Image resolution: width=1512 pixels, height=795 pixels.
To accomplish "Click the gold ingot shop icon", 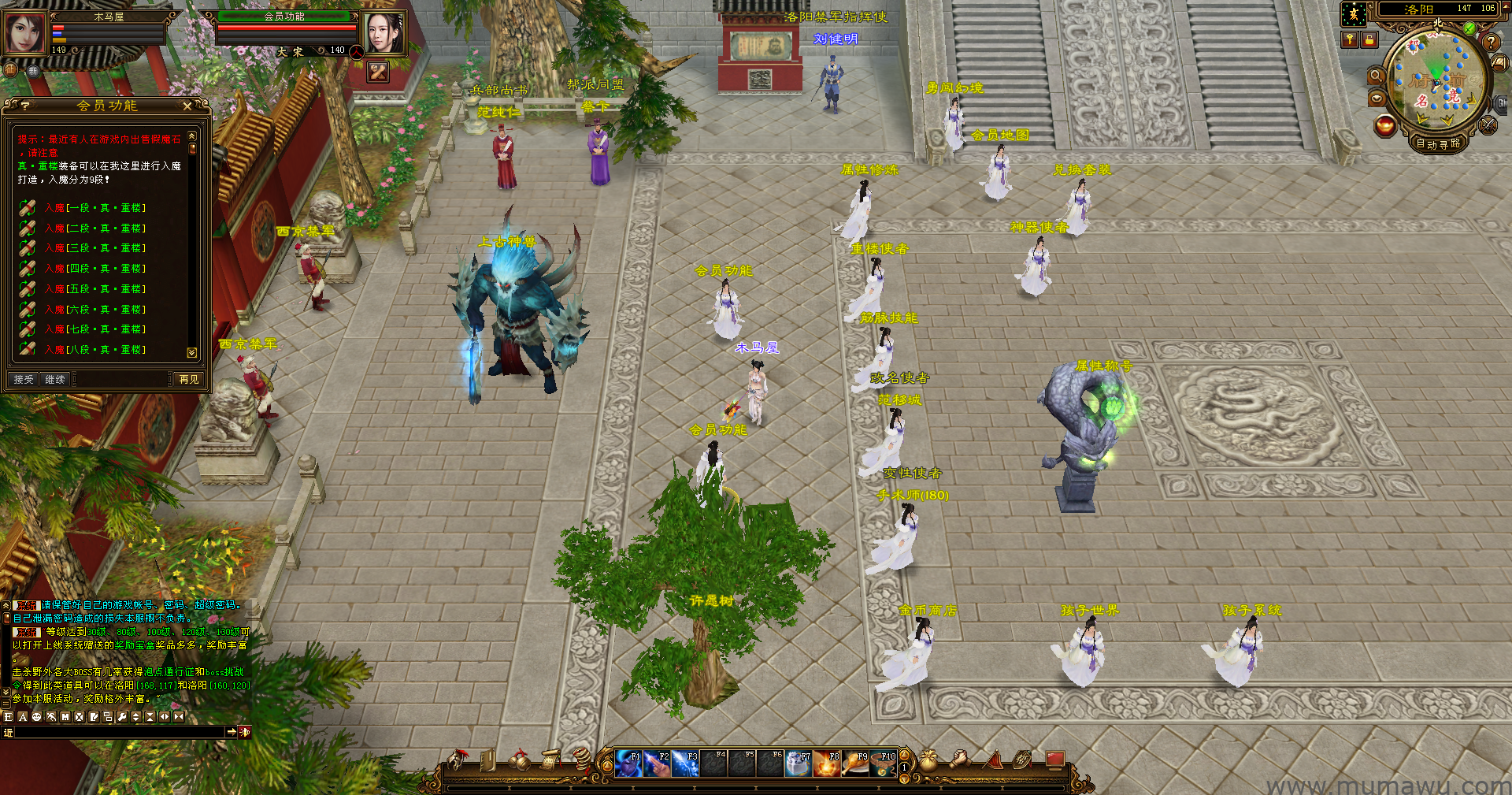I will [x=1384, y=125].
